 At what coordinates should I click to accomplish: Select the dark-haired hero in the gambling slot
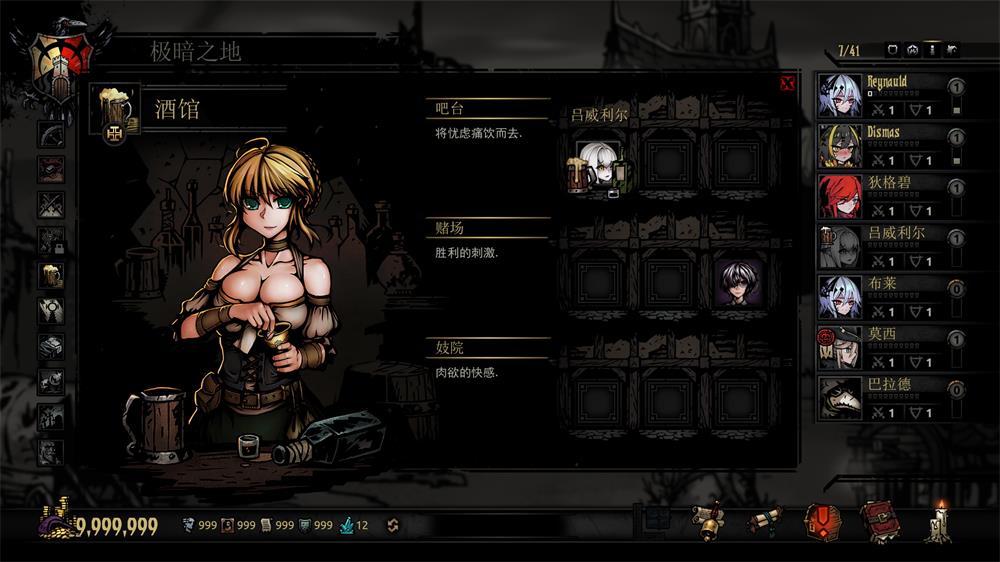coord(738,281)
